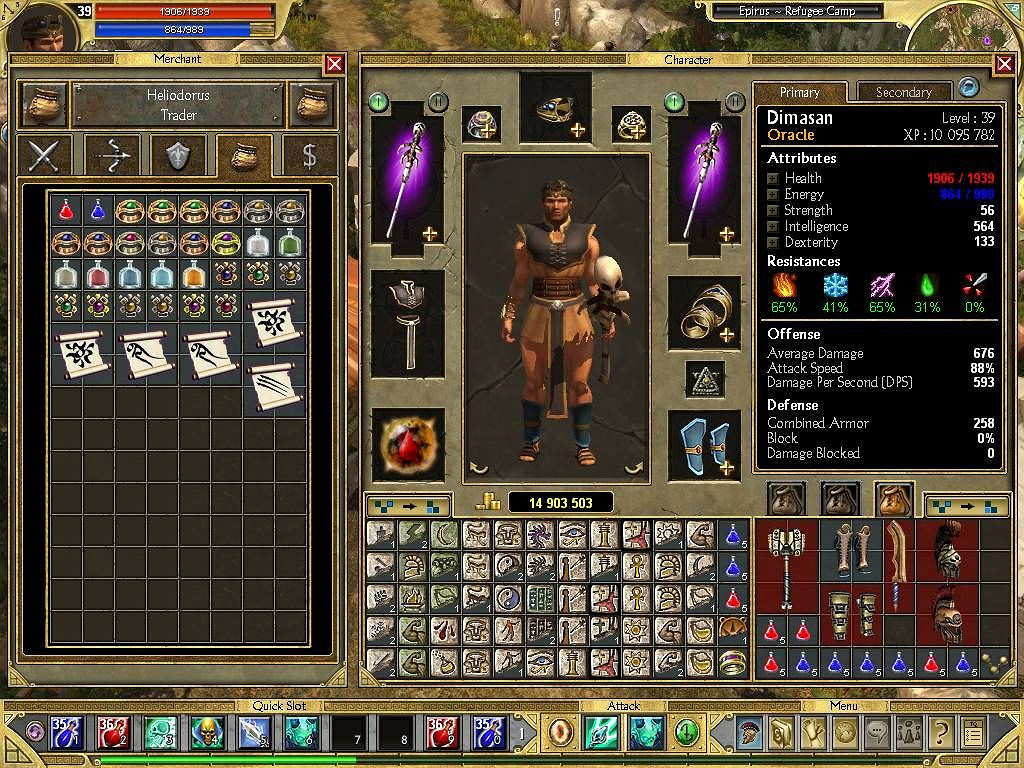Screen dimensions: 1024x768
Task: Close the Merchant window
Action: (x=335, y=64)
